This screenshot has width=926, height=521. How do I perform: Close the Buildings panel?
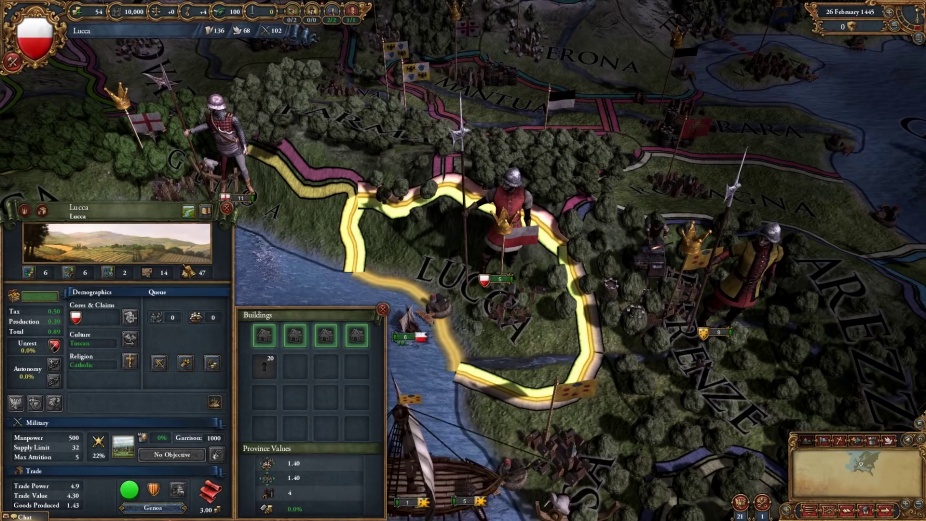tap(382, 310)
